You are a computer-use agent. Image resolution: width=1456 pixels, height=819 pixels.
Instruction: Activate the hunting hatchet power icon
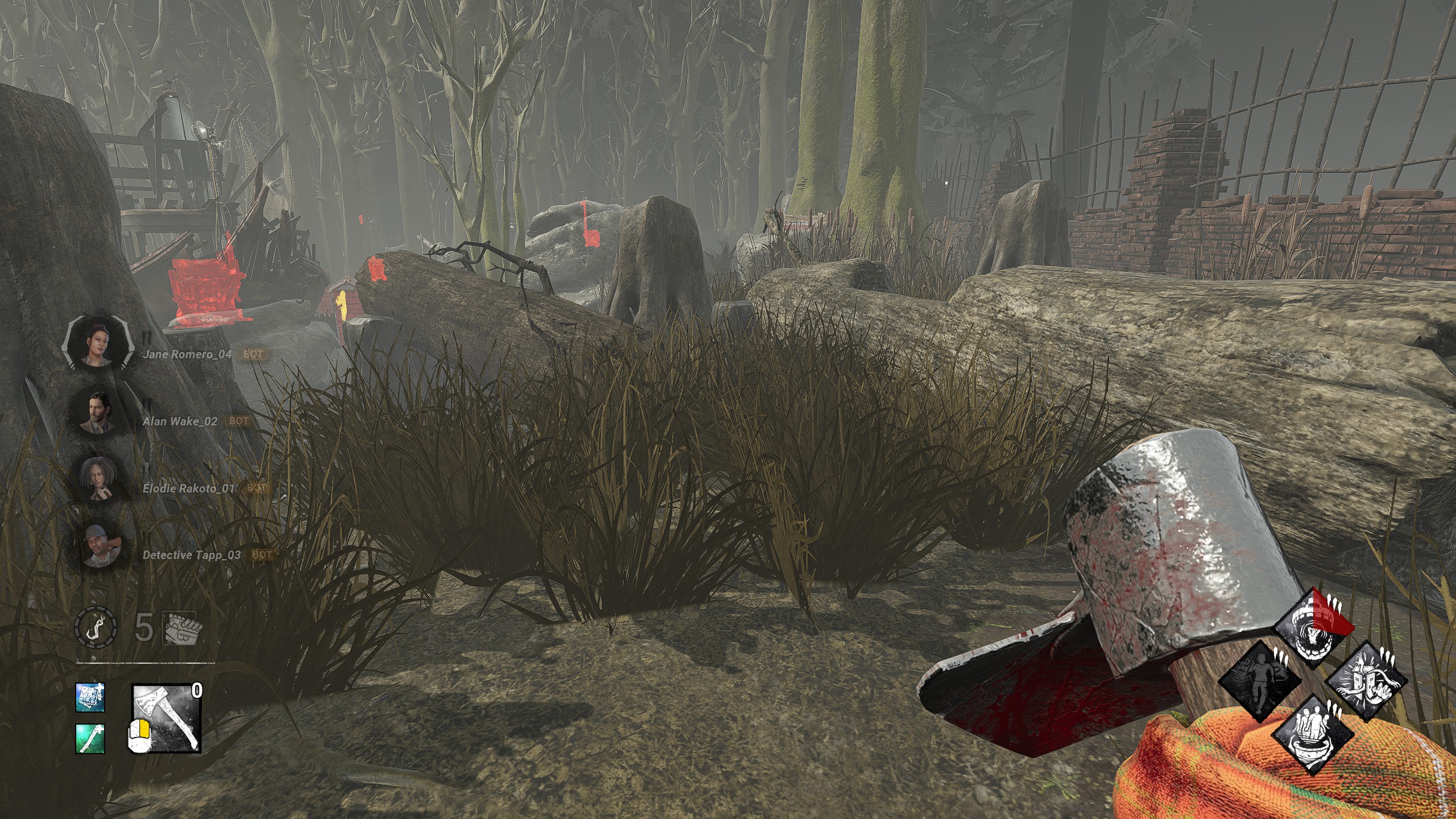(x=167, y=718)
